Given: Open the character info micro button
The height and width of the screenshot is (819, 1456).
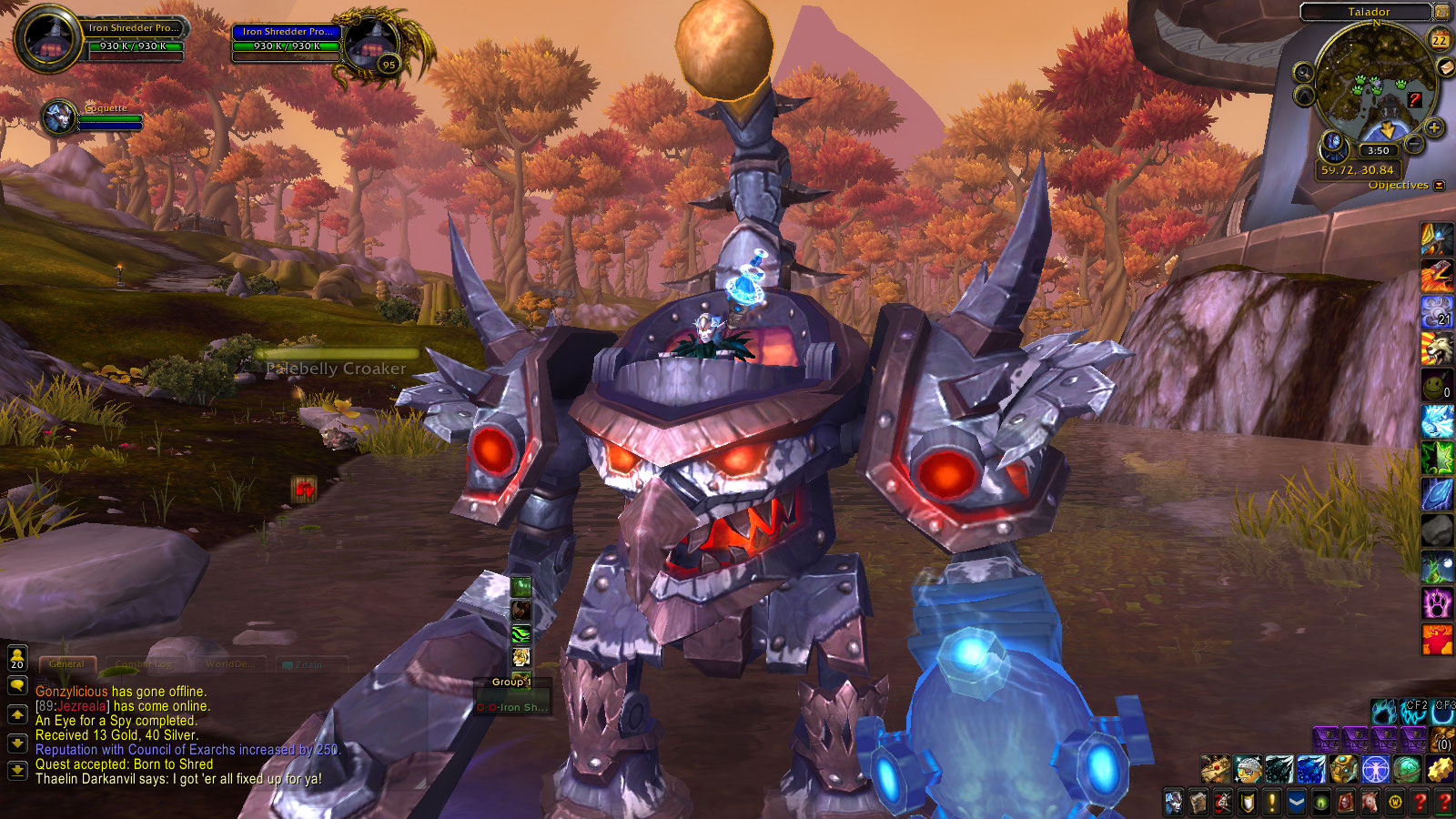Looking at the screenshot, I should click(x=1175, y=803).
